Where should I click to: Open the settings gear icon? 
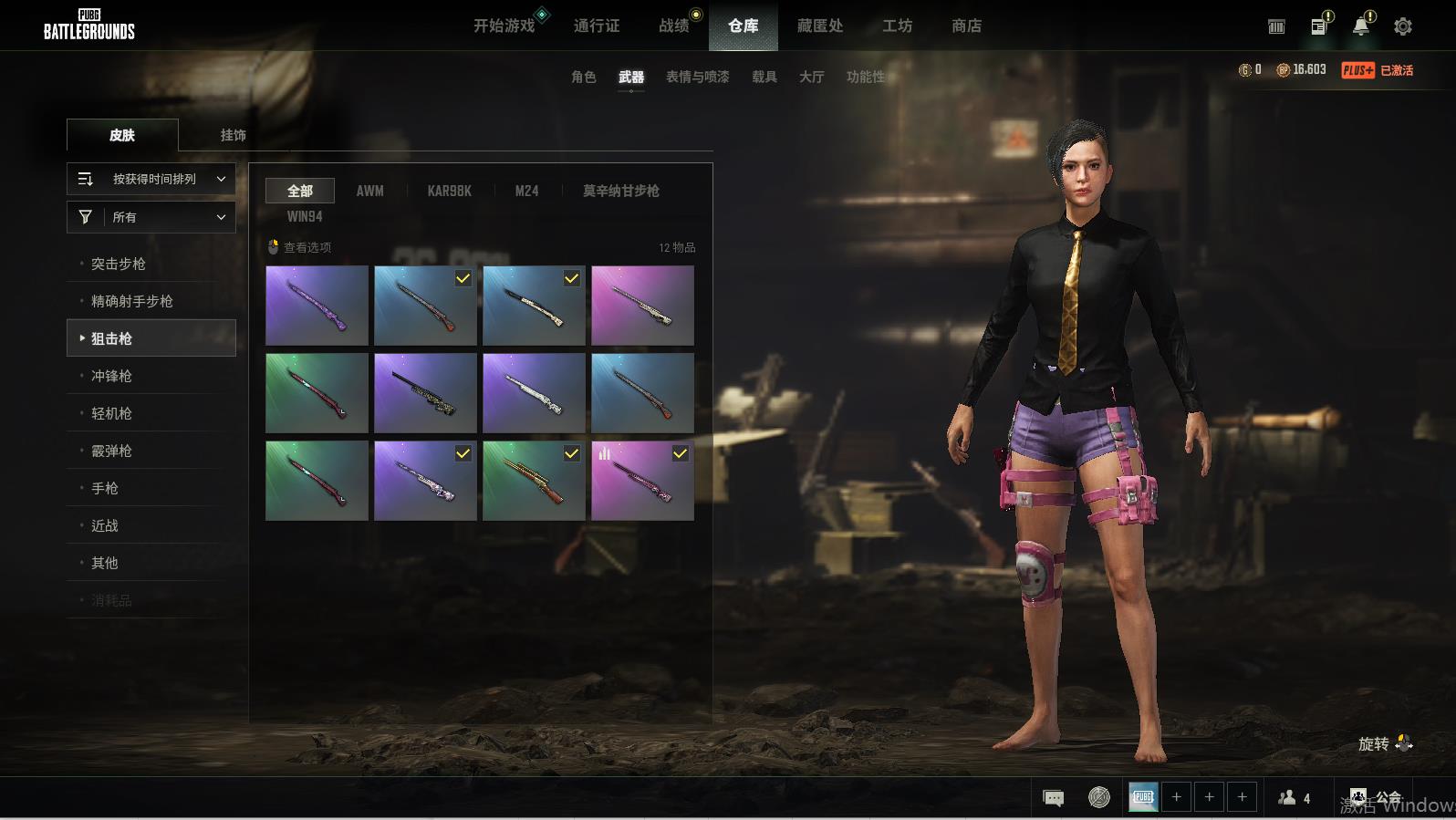pyautogui.click(x=1402, y=26)
